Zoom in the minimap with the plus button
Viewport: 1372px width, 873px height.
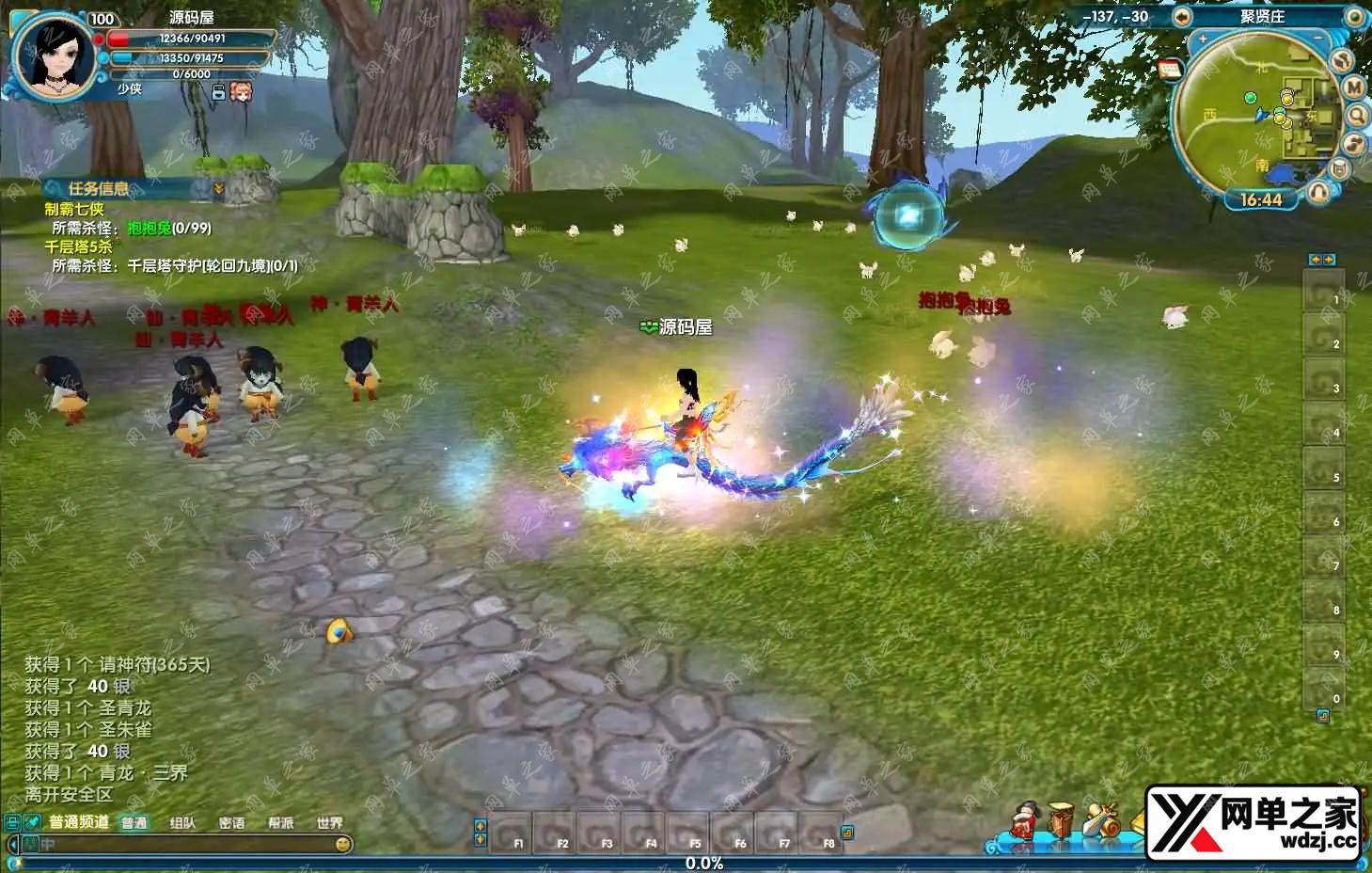pos(1203,40)
